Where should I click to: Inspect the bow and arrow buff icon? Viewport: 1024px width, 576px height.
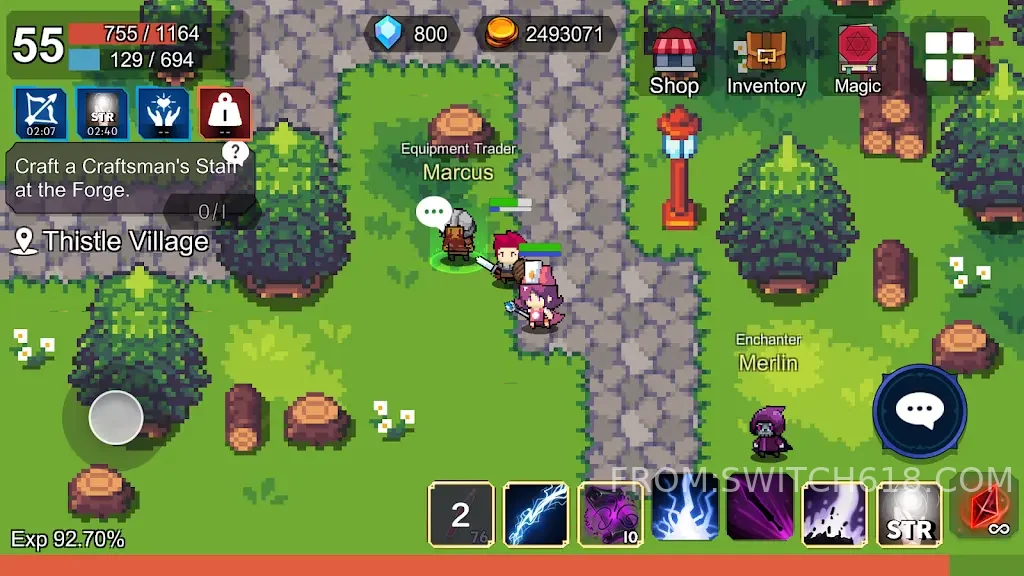click(41, 113)
